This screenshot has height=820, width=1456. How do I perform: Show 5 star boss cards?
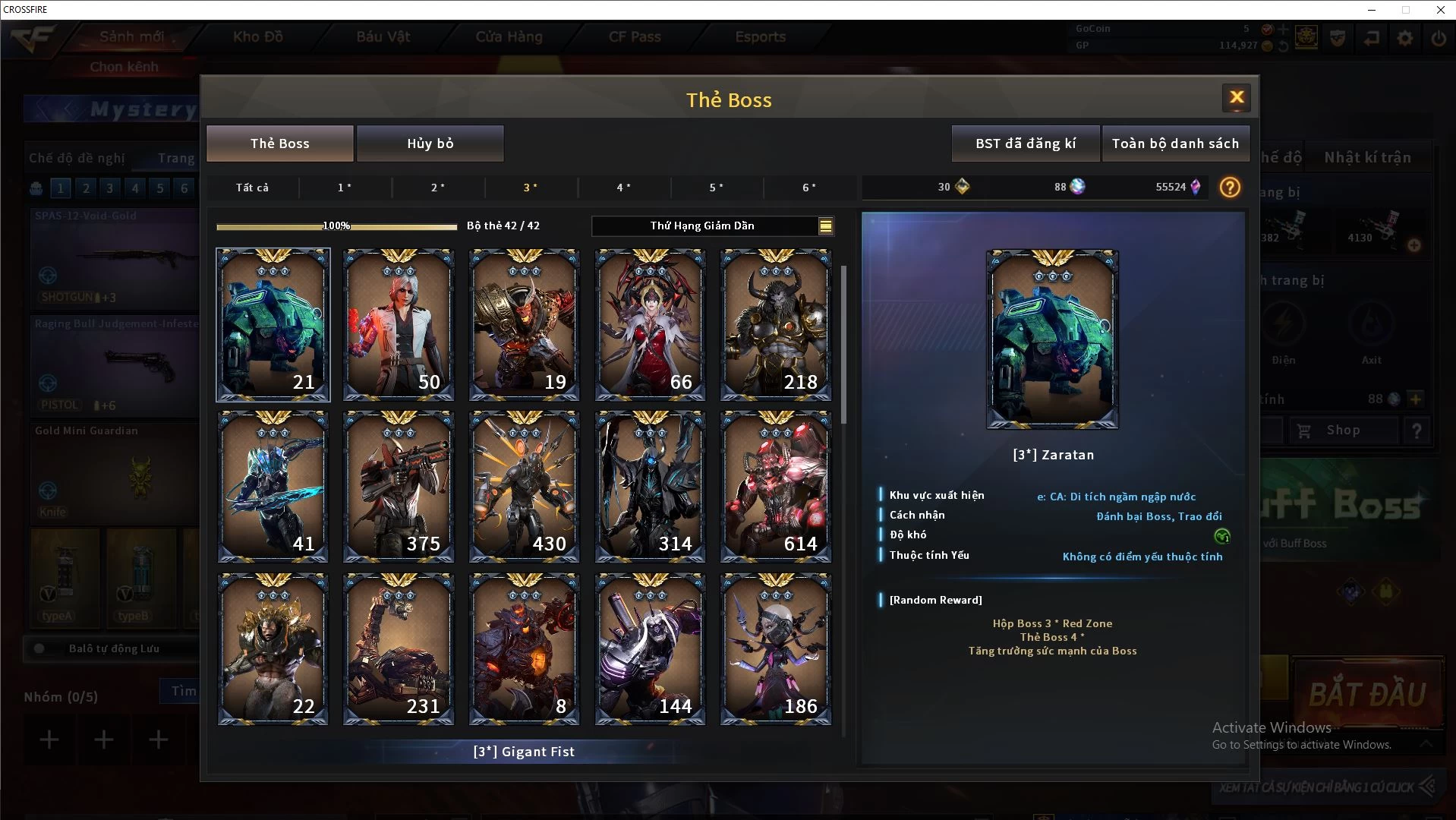click(x=716, y=188)
